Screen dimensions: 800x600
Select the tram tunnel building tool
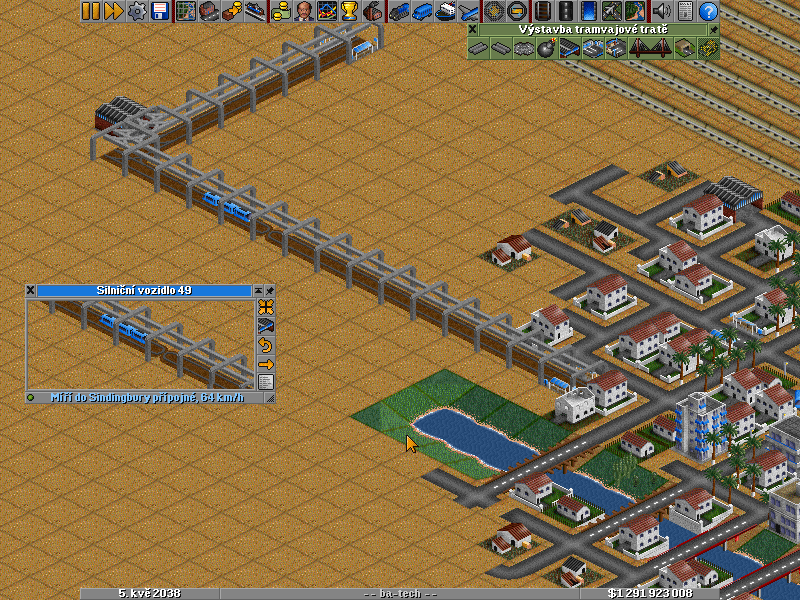[x=685, y=48]
